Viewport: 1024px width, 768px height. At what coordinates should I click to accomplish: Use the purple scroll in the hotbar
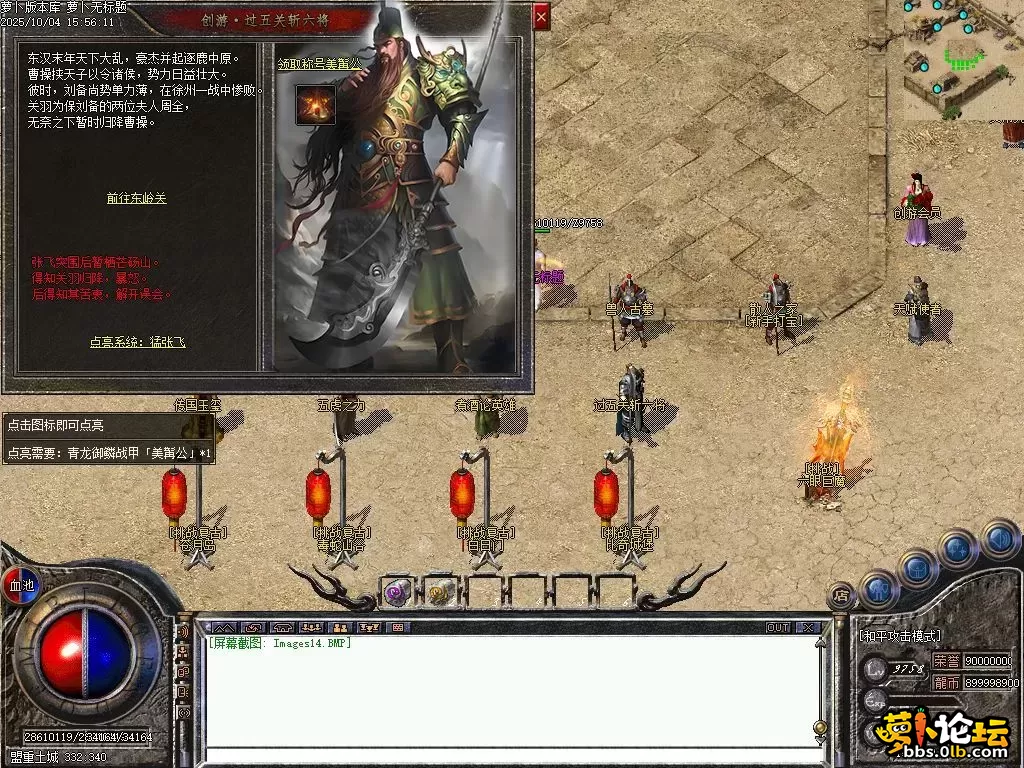(x=397, y=592)
